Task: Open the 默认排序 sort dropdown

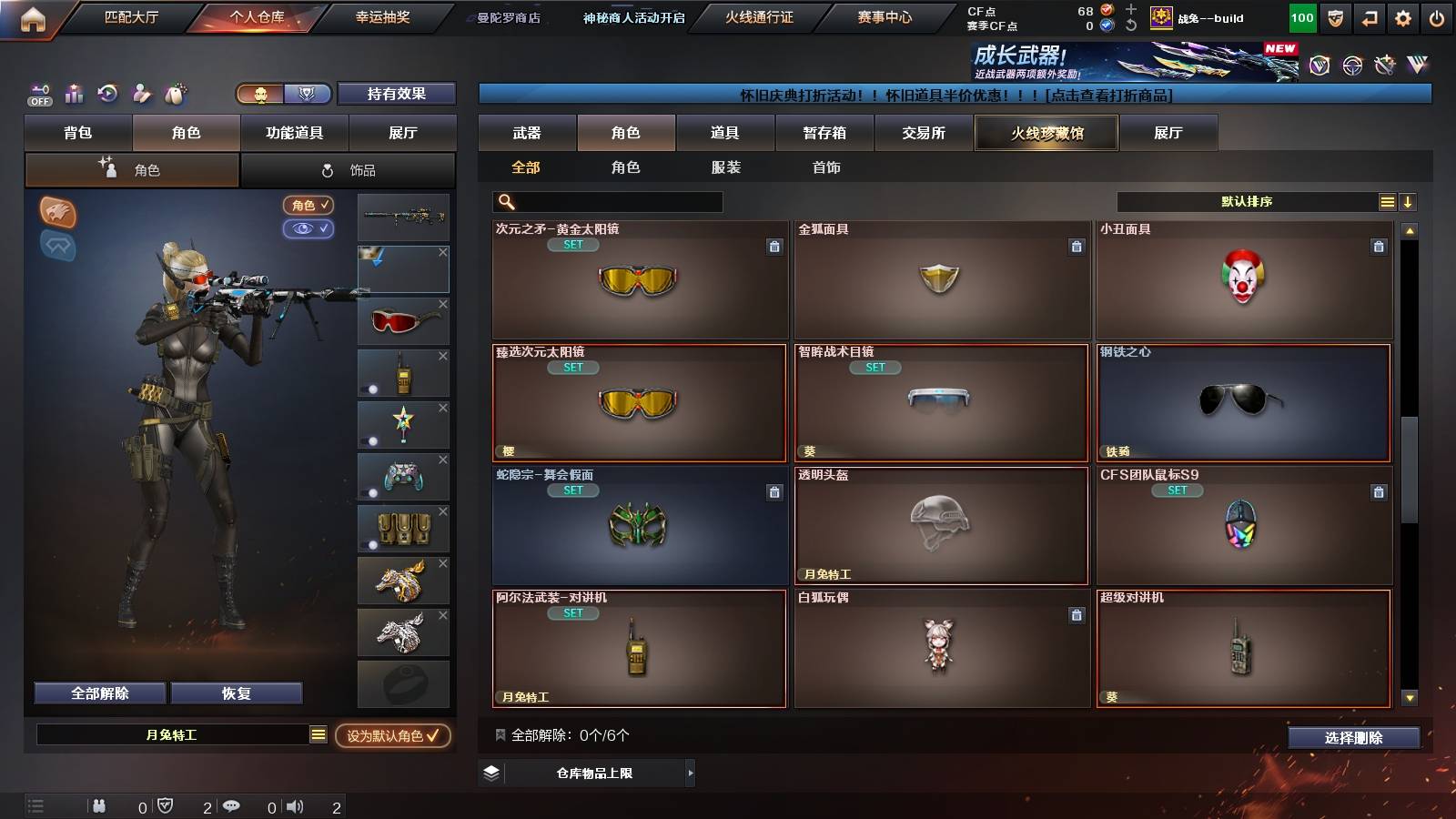Action: (x=1247, y=201)
